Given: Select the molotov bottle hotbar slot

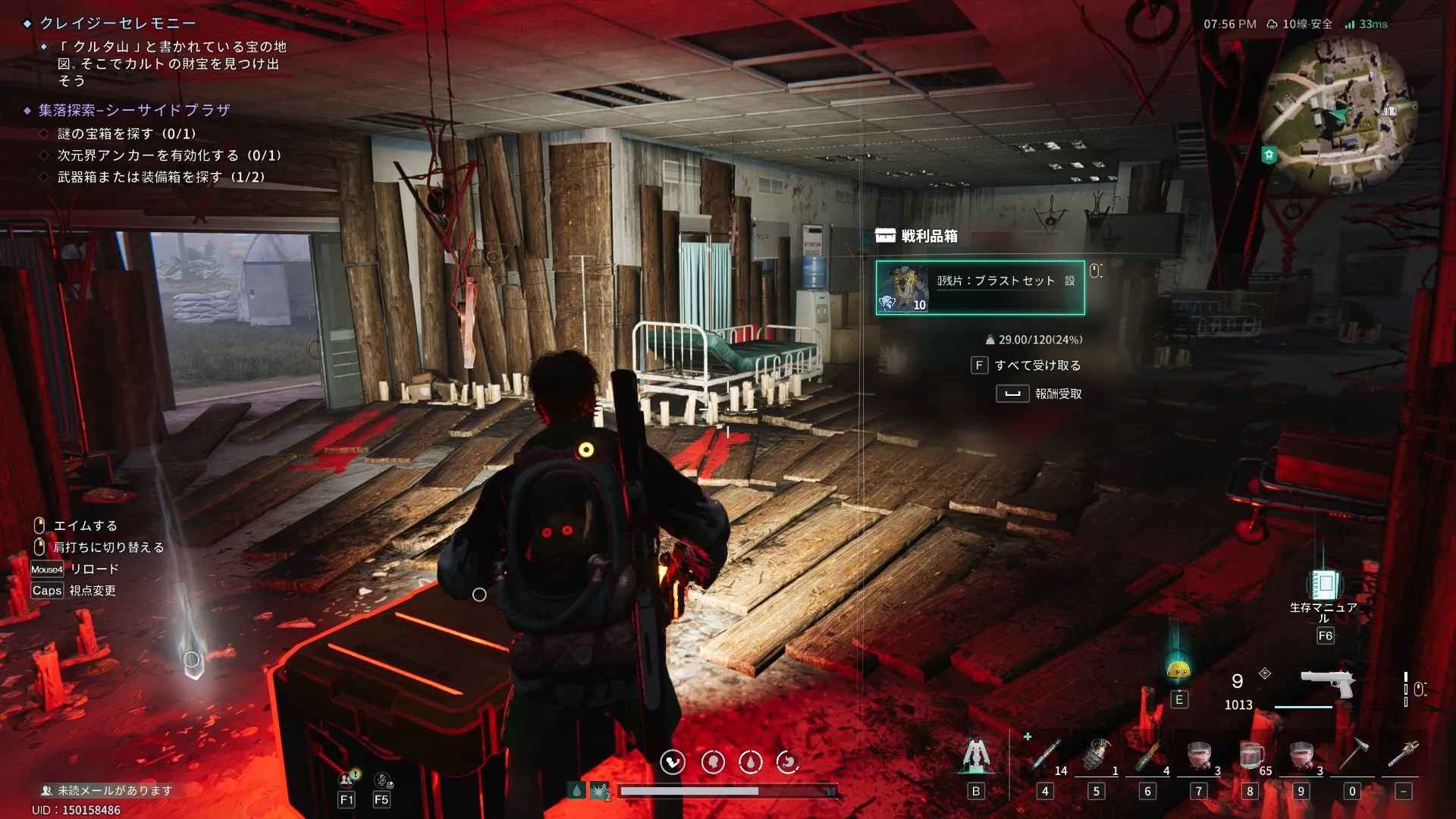Looking at the screenshot, I should [x=1147, y=756].
